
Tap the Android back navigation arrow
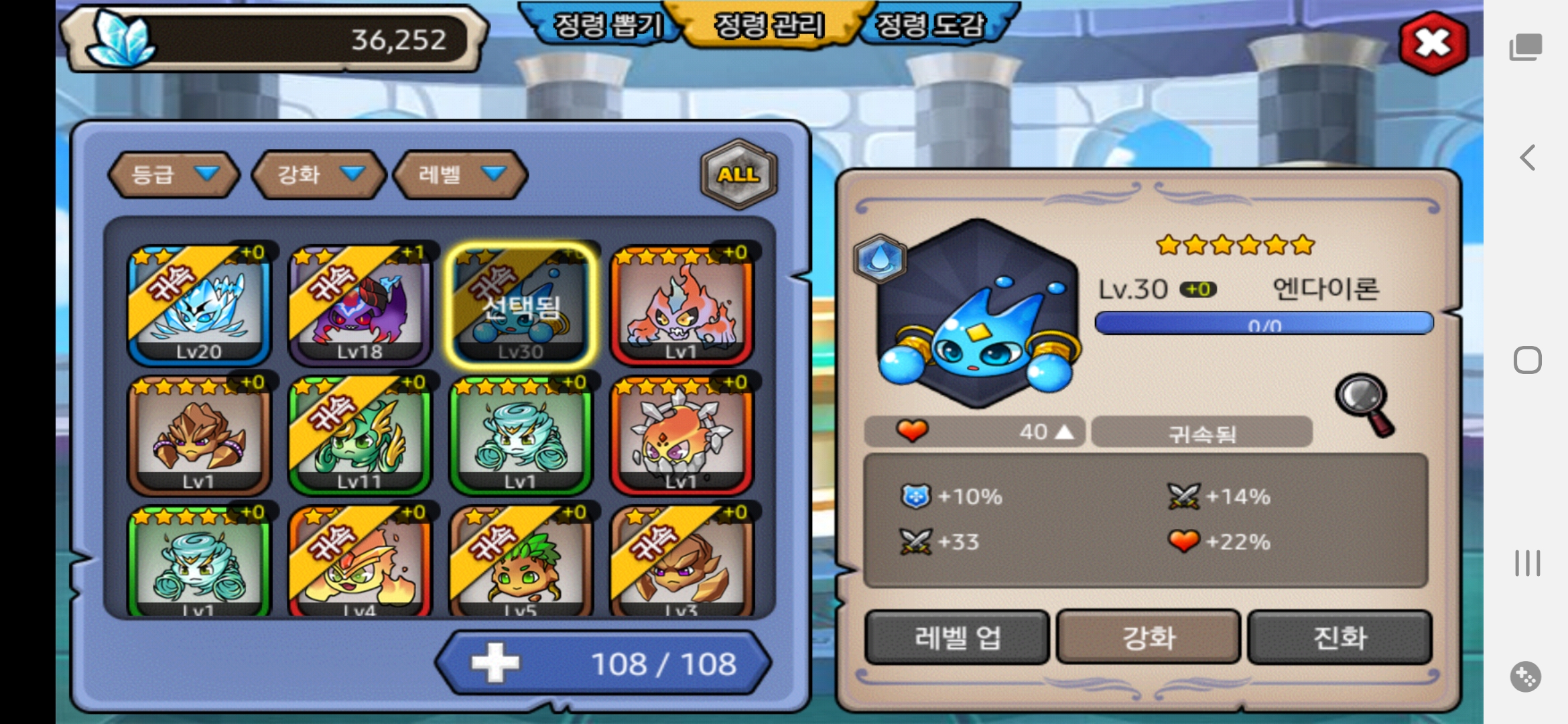pos(1527,158)
